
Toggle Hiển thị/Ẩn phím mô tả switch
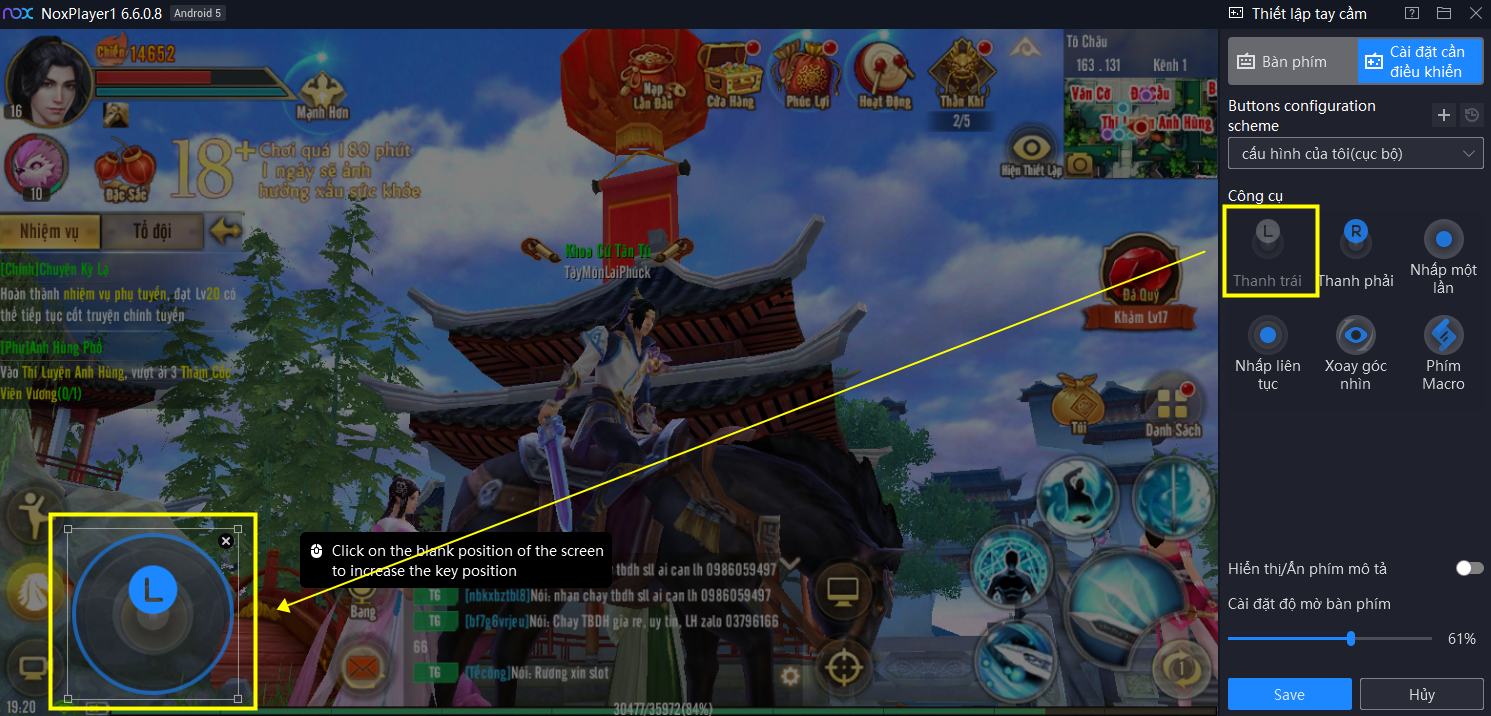(x=1468, y=568)
